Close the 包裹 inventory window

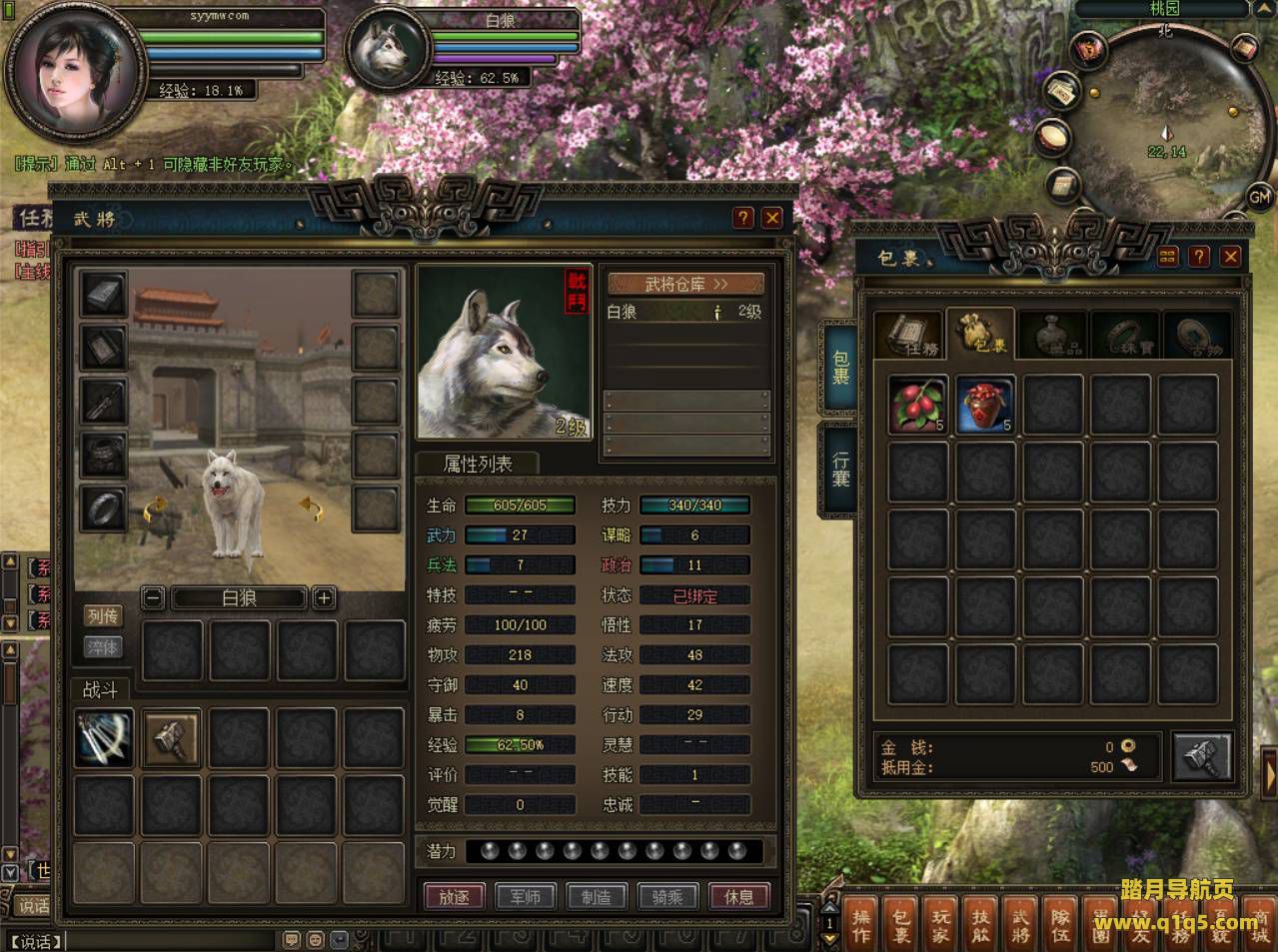pyautogui.click(x=1230, y=257)
